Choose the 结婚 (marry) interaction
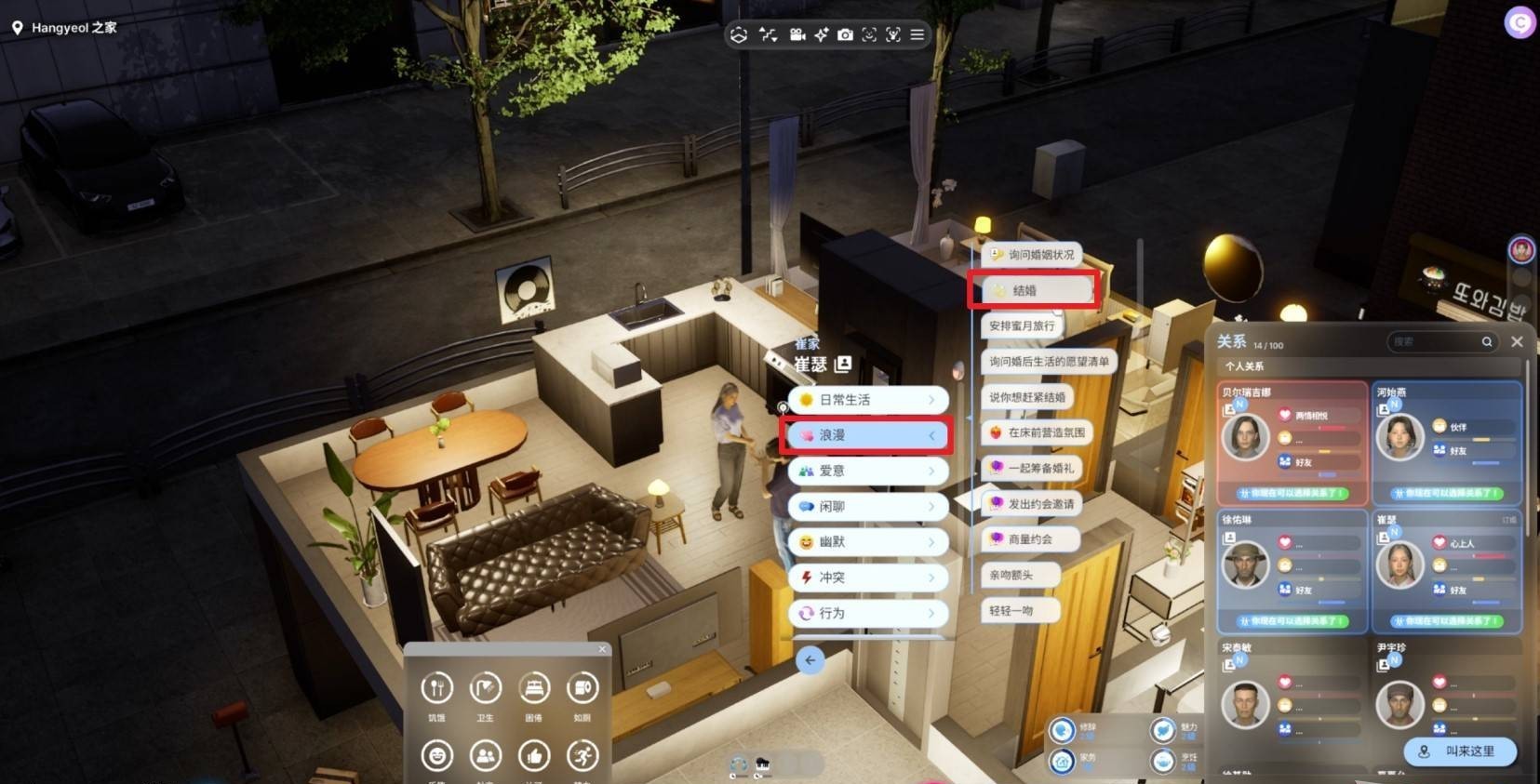1540x784 pixels. pyautogui.click(x=1033, y=291)
